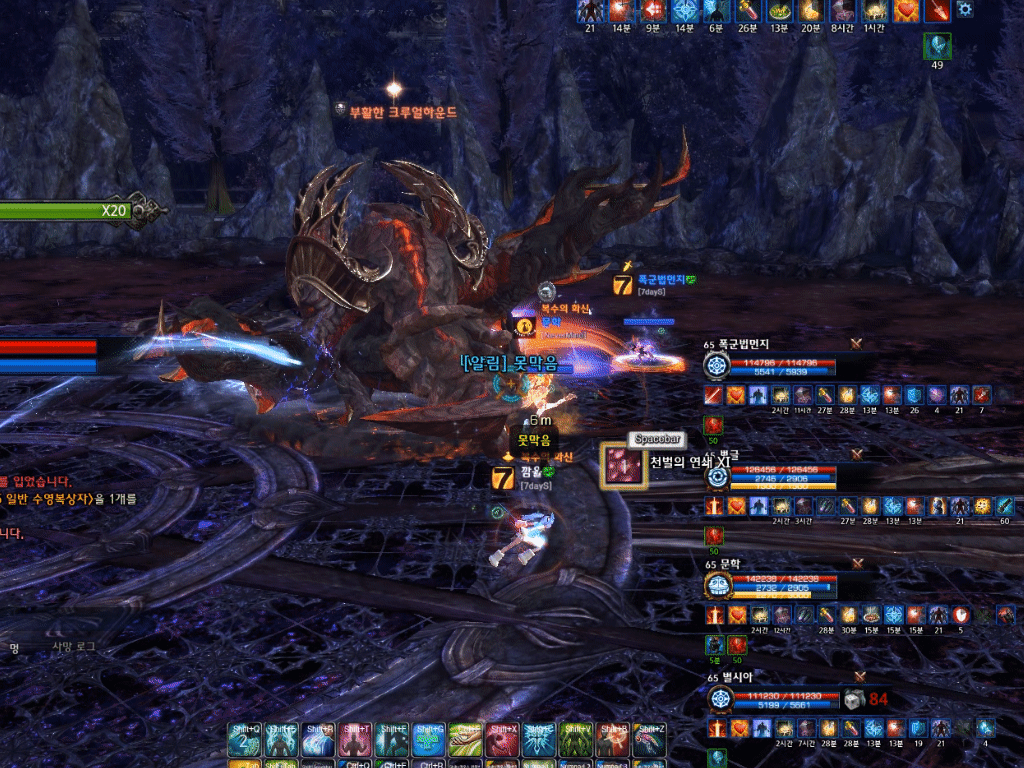Use the pink Shift+T skill slot
The image size is (1024, 768).
click(x=356, y=740)
